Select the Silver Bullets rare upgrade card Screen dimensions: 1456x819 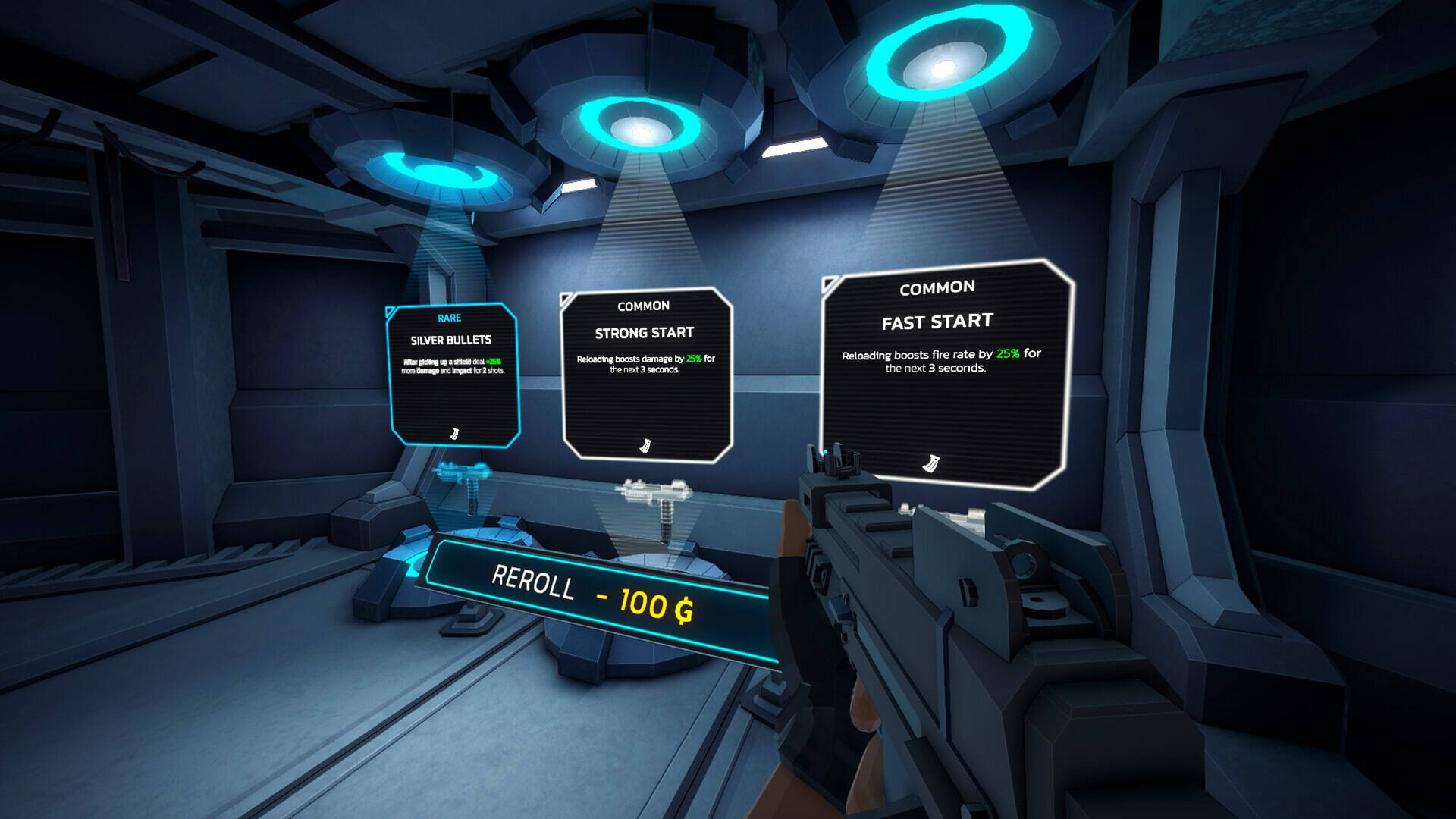pos(453,375)
